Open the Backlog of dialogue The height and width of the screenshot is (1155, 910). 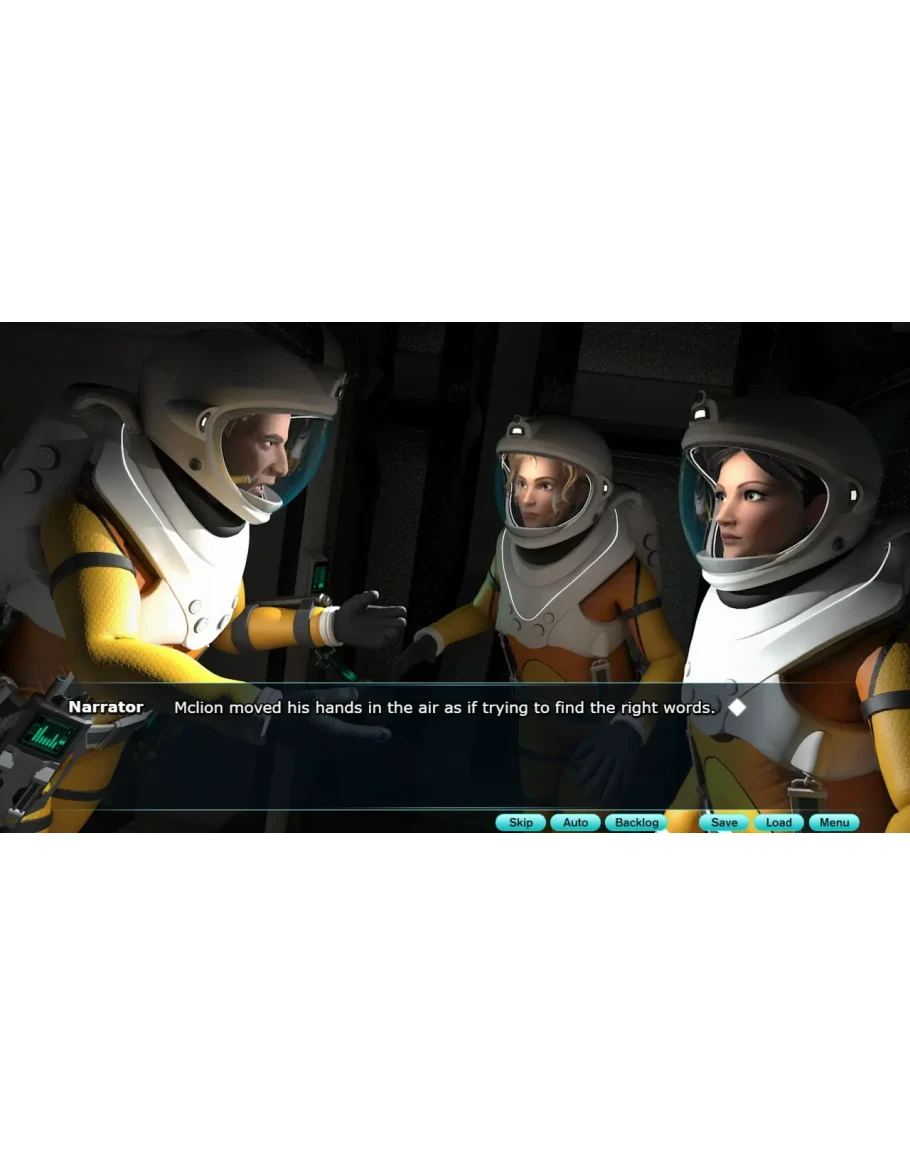pyautogui.click(x=636, y=823)
